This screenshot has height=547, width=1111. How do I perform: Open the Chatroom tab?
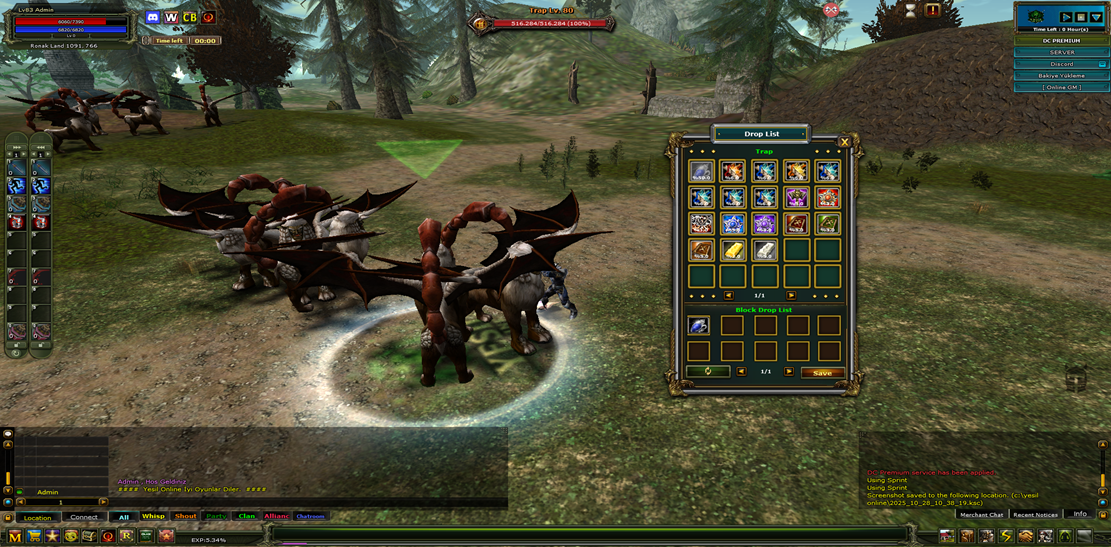click(311, 517)
